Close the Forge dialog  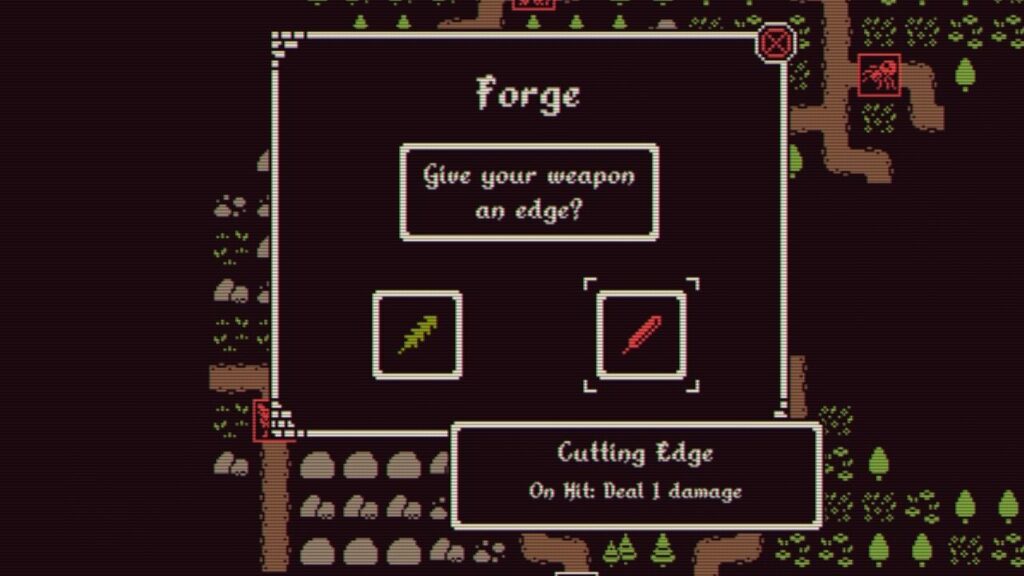tap(776, 43)
